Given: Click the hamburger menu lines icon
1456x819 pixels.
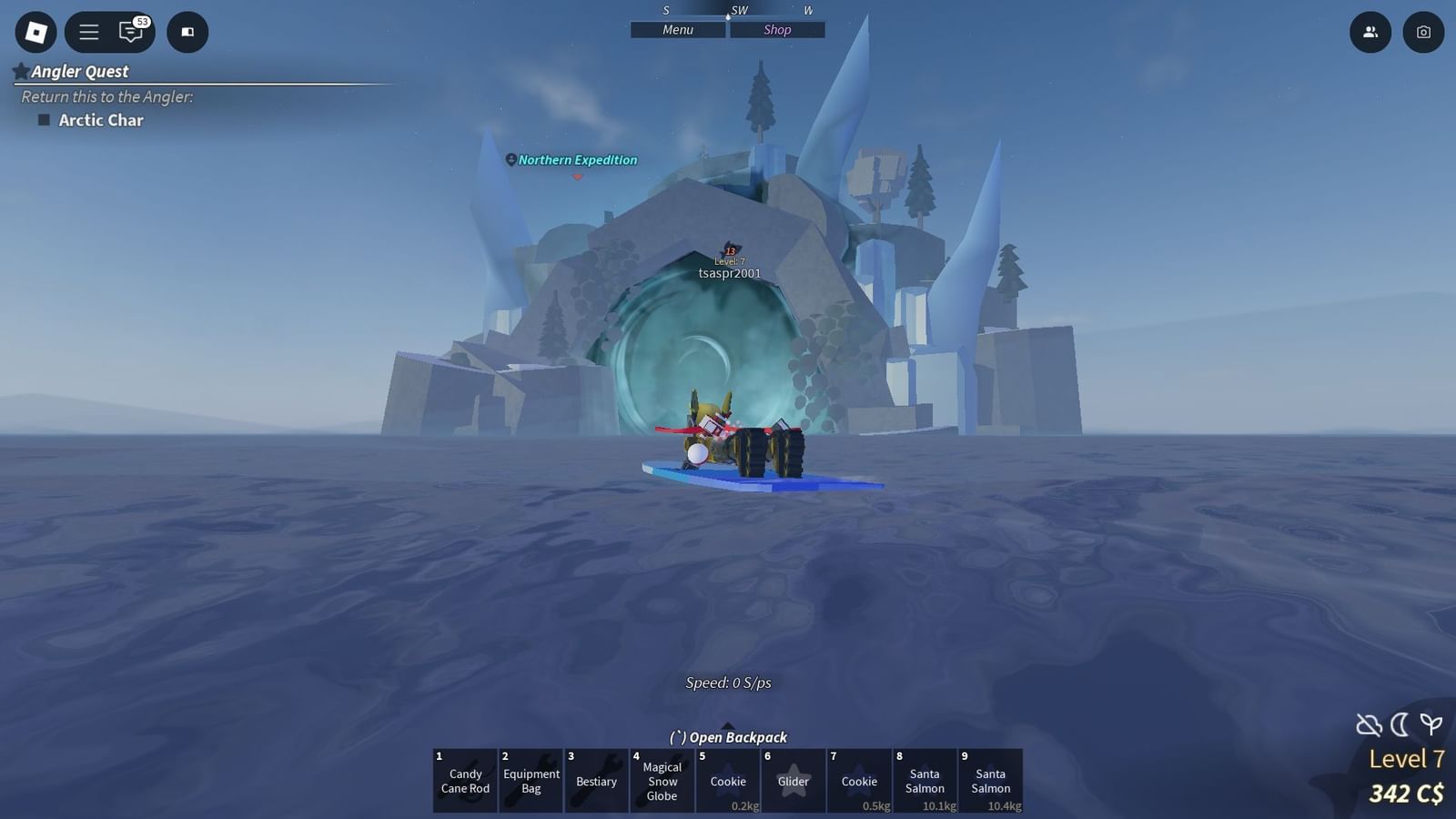Looking at the screenshot, I should 87,32.
